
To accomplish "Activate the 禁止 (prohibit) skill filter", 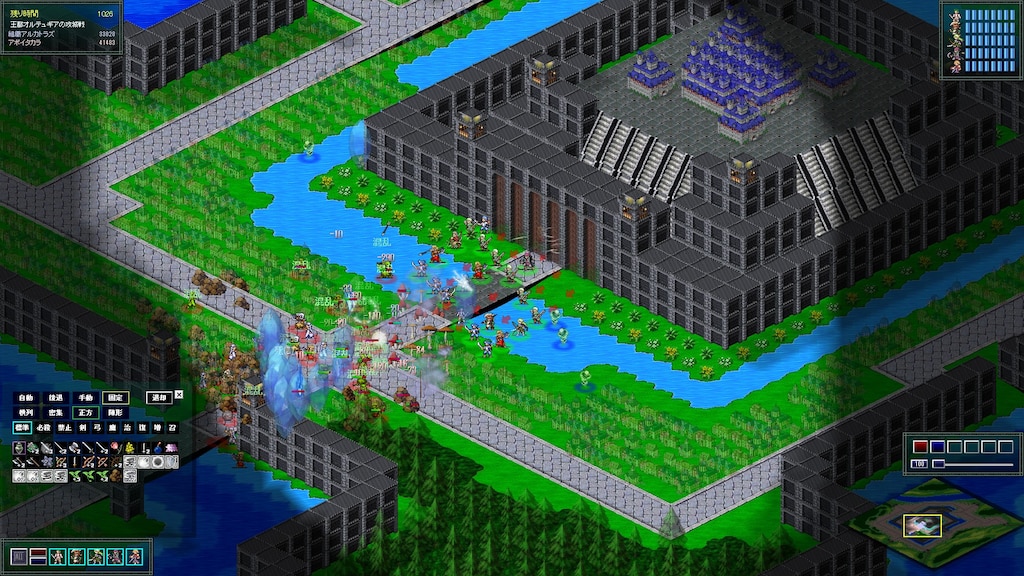I will (63, 427).
